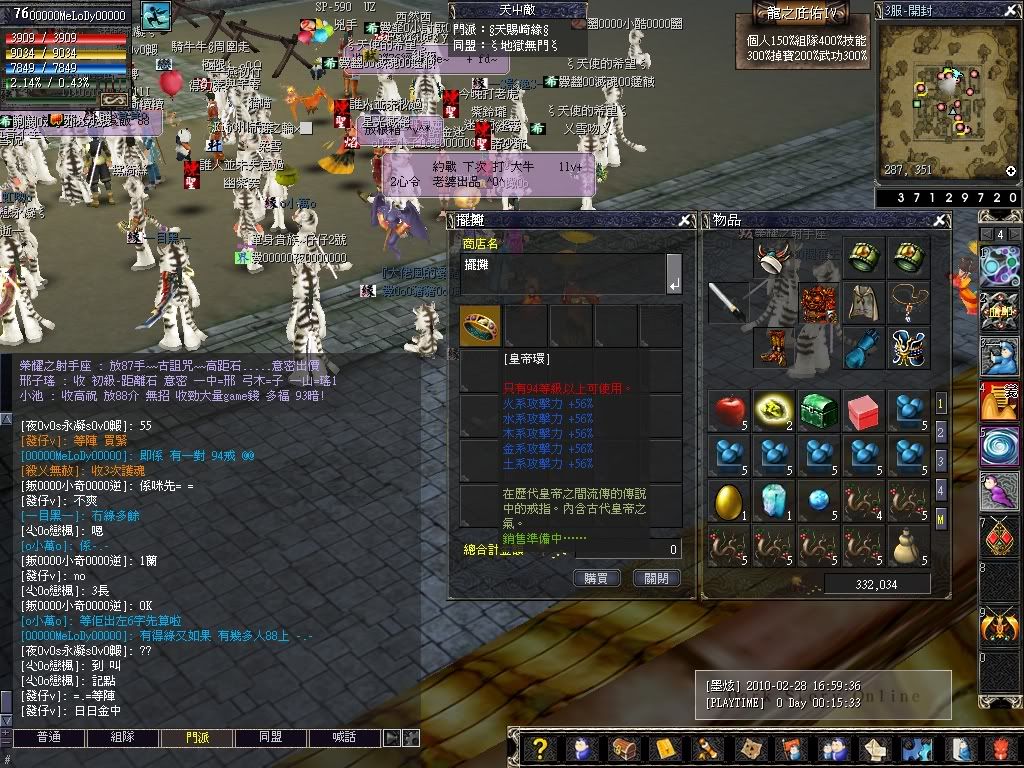Close the 擺攤 stall window with its X

click(686, 220)
